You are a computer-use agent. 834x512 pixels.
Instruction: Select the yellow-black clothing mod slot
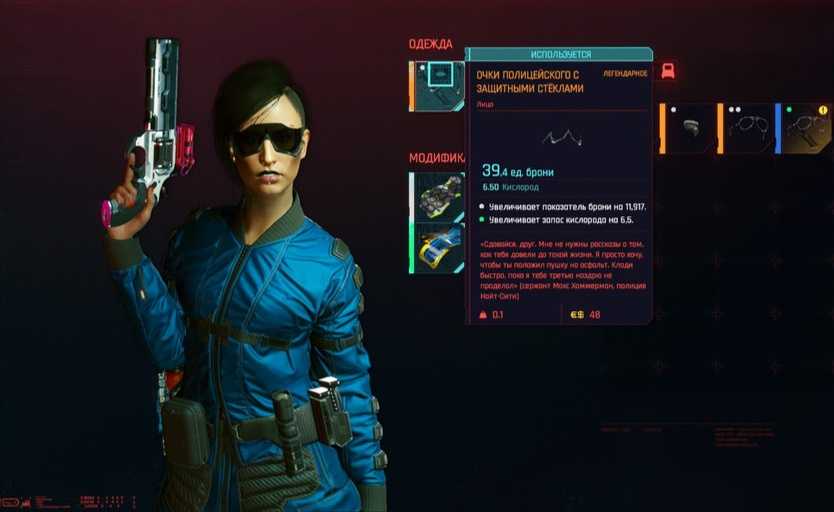tap(439, 195)
